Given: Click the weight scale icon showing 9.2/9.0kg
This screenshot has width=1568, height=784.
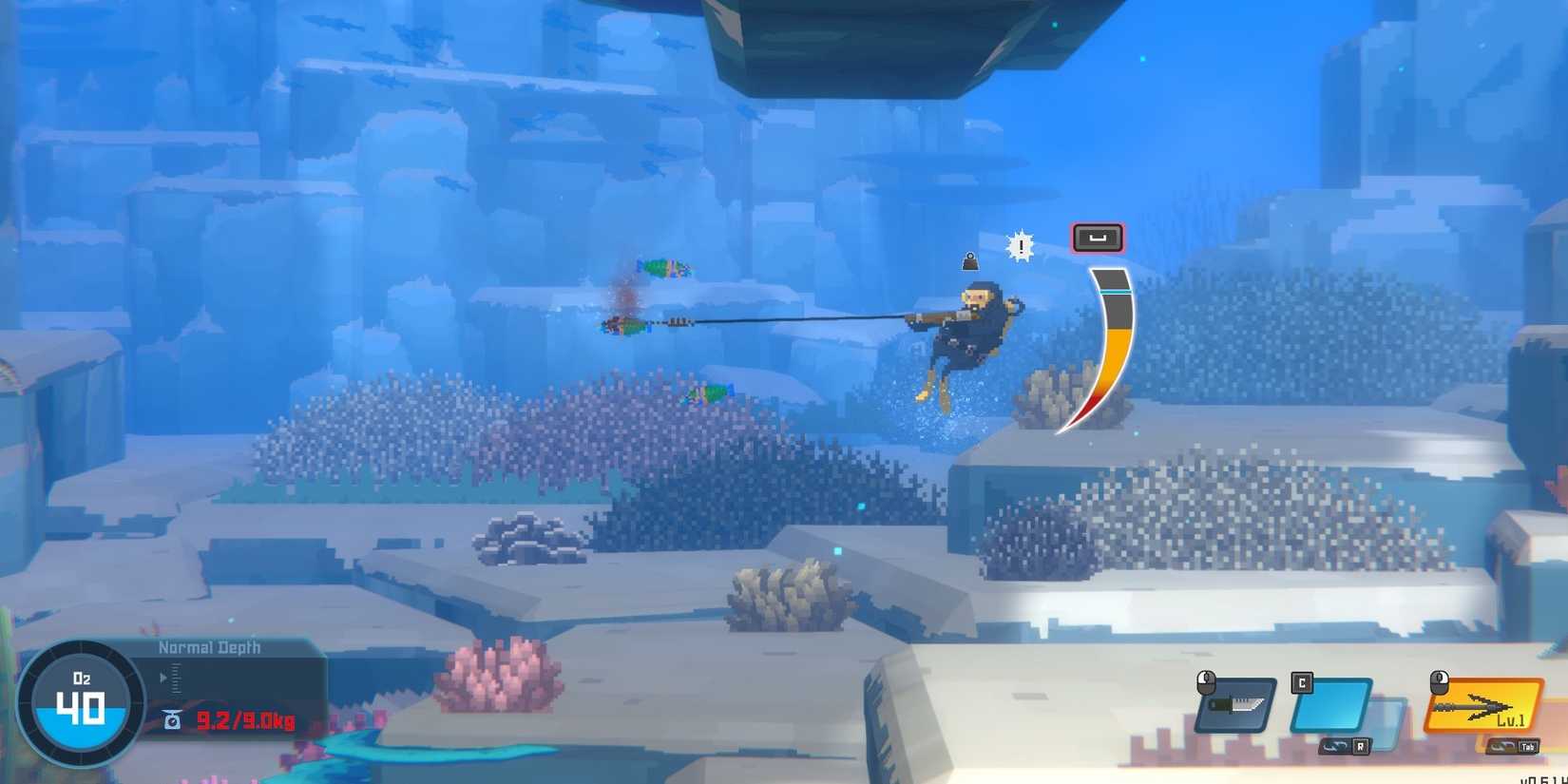Looking at the screenshot, I should pyautogui.click(x=172, y=719).
